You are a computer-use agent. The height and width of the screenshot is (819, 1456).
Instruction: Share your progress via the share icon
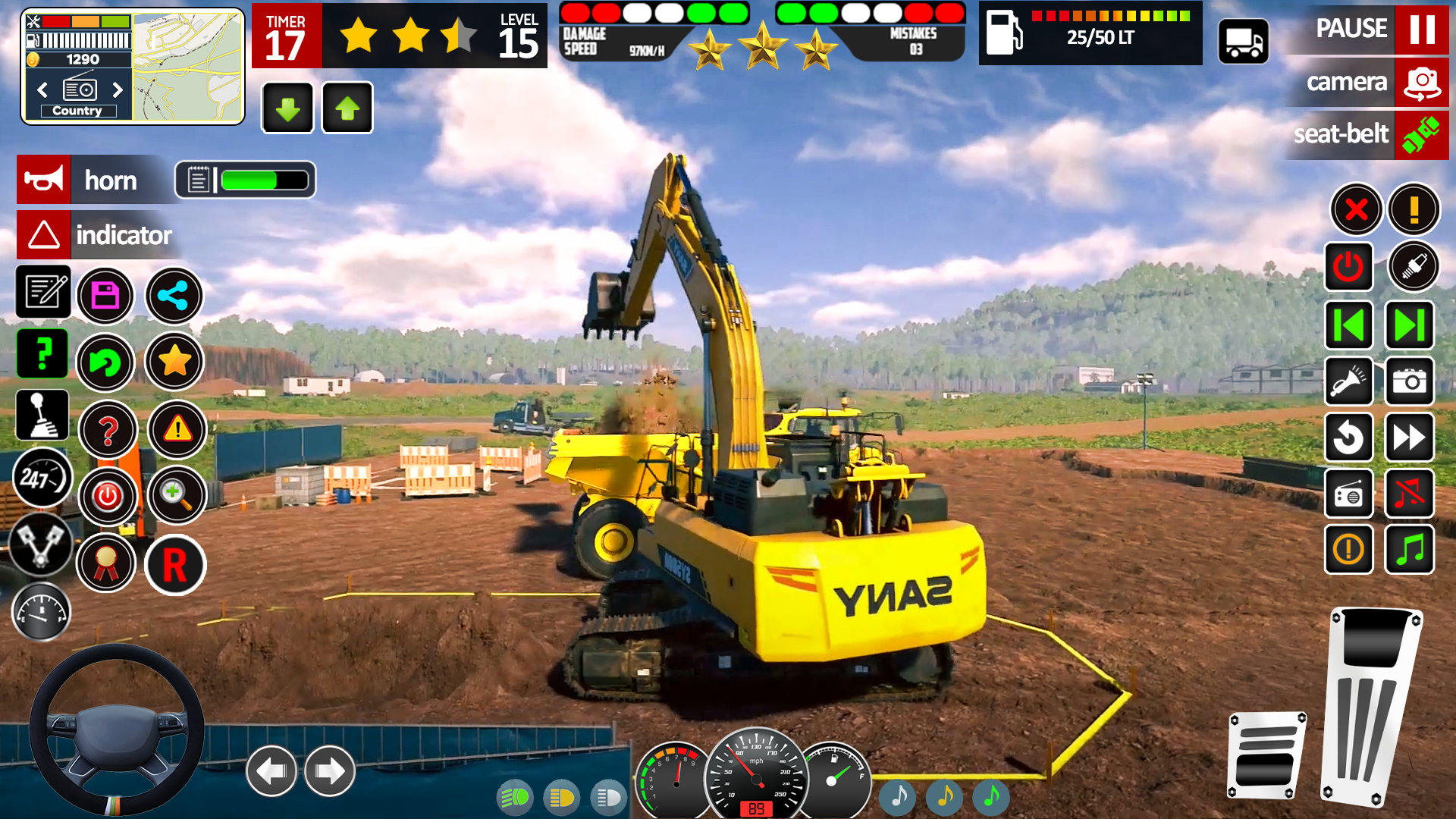pos(174,296)
